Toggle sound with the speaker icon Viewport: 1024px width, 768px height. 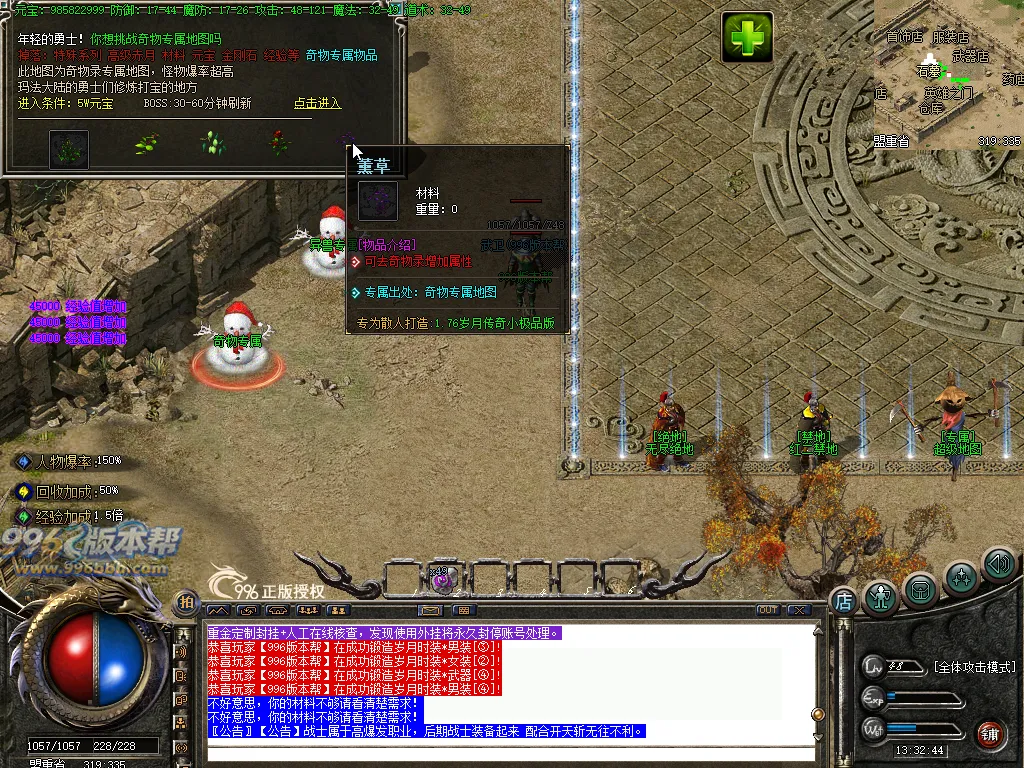(997, 564)
